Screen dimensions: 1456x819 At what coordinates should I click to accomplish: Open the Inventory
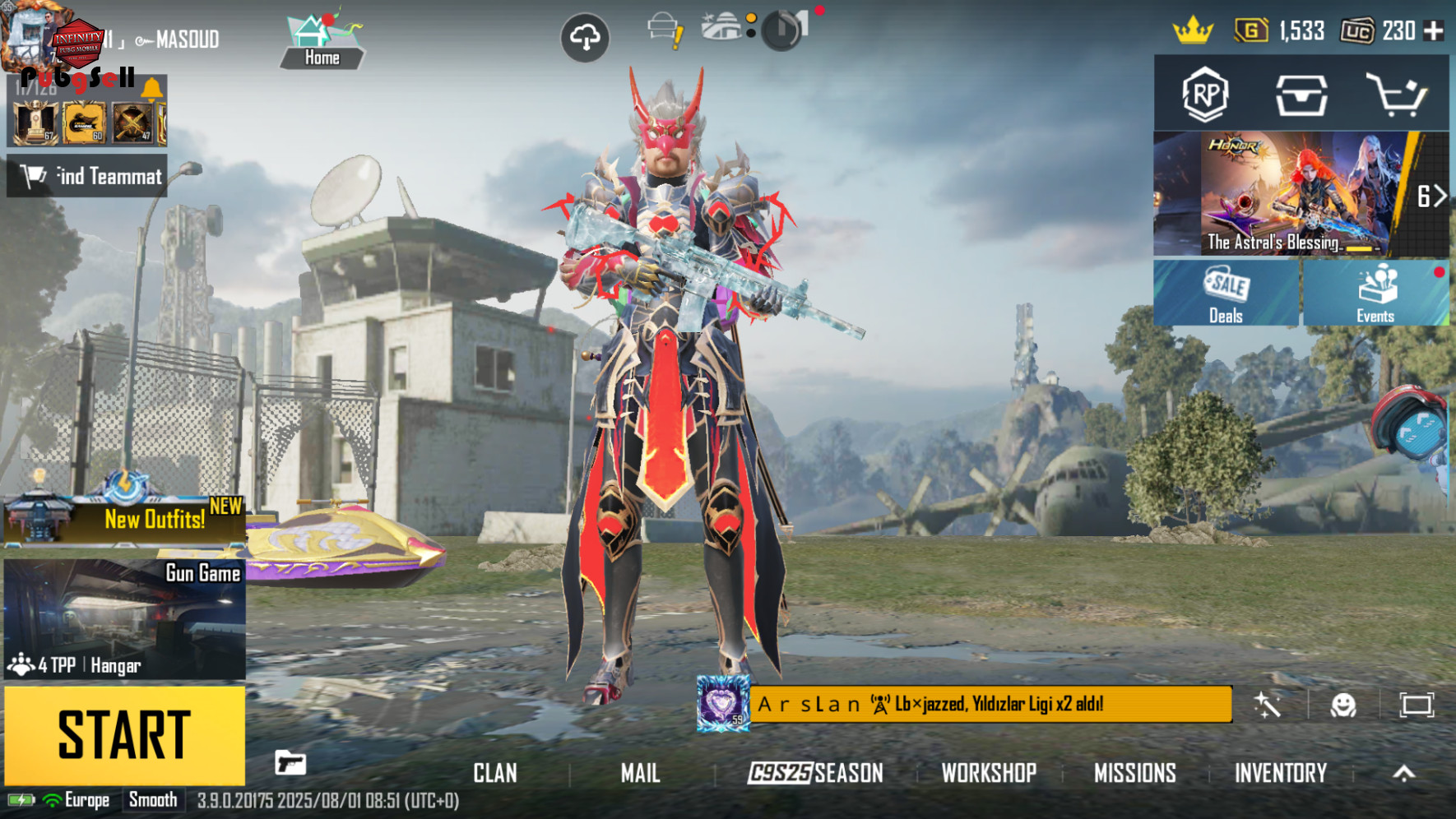tap(1280, 773)
